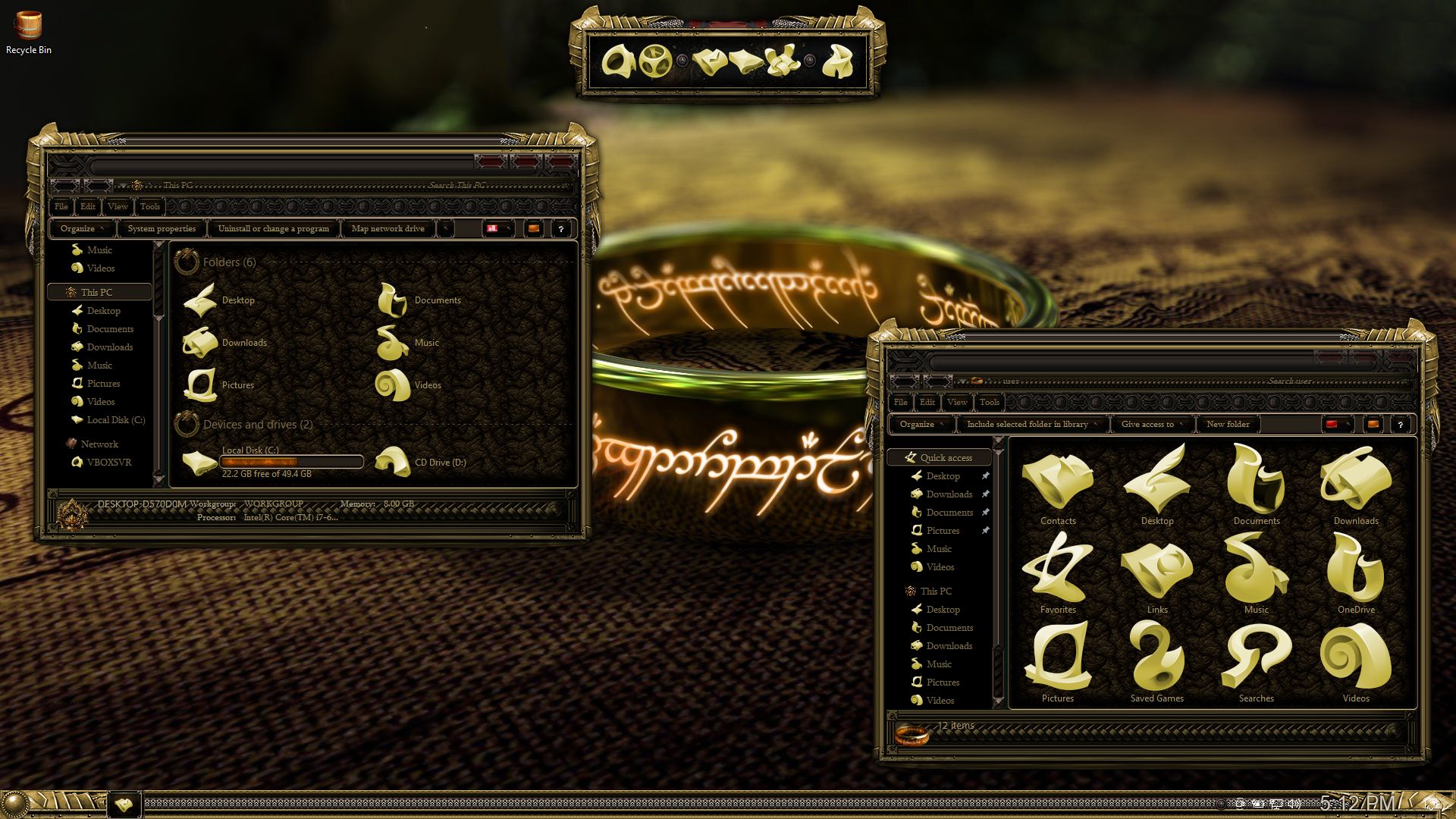Open the Contacts folder
Screen dimensions: 1456x819
[1058, 485]
